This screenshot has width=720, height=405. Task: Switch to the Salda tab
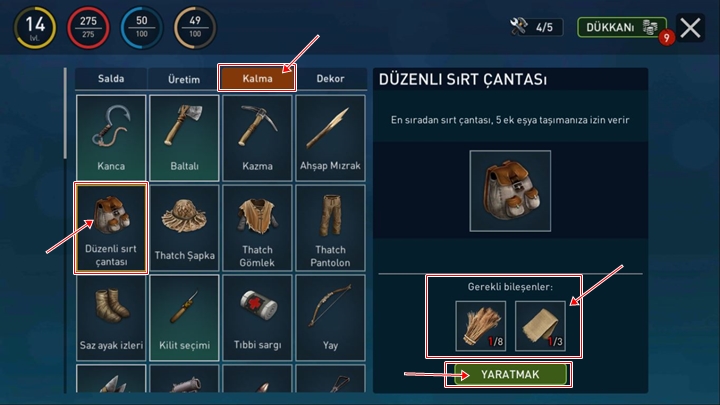point(110,79)
